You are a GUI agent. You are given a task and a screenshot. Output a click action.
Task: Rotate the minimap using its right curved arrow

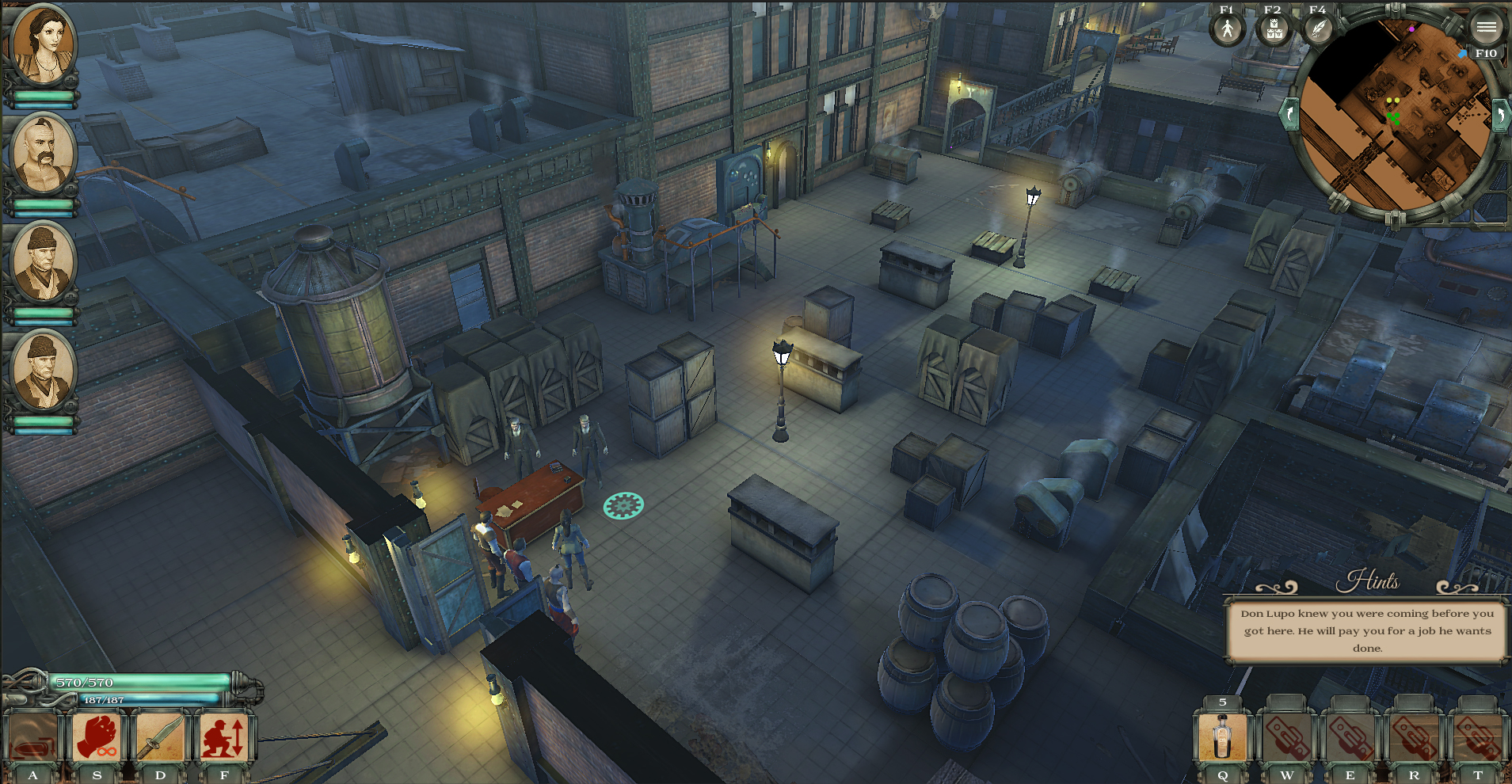pyautogui.click(x=1502, y=115)
